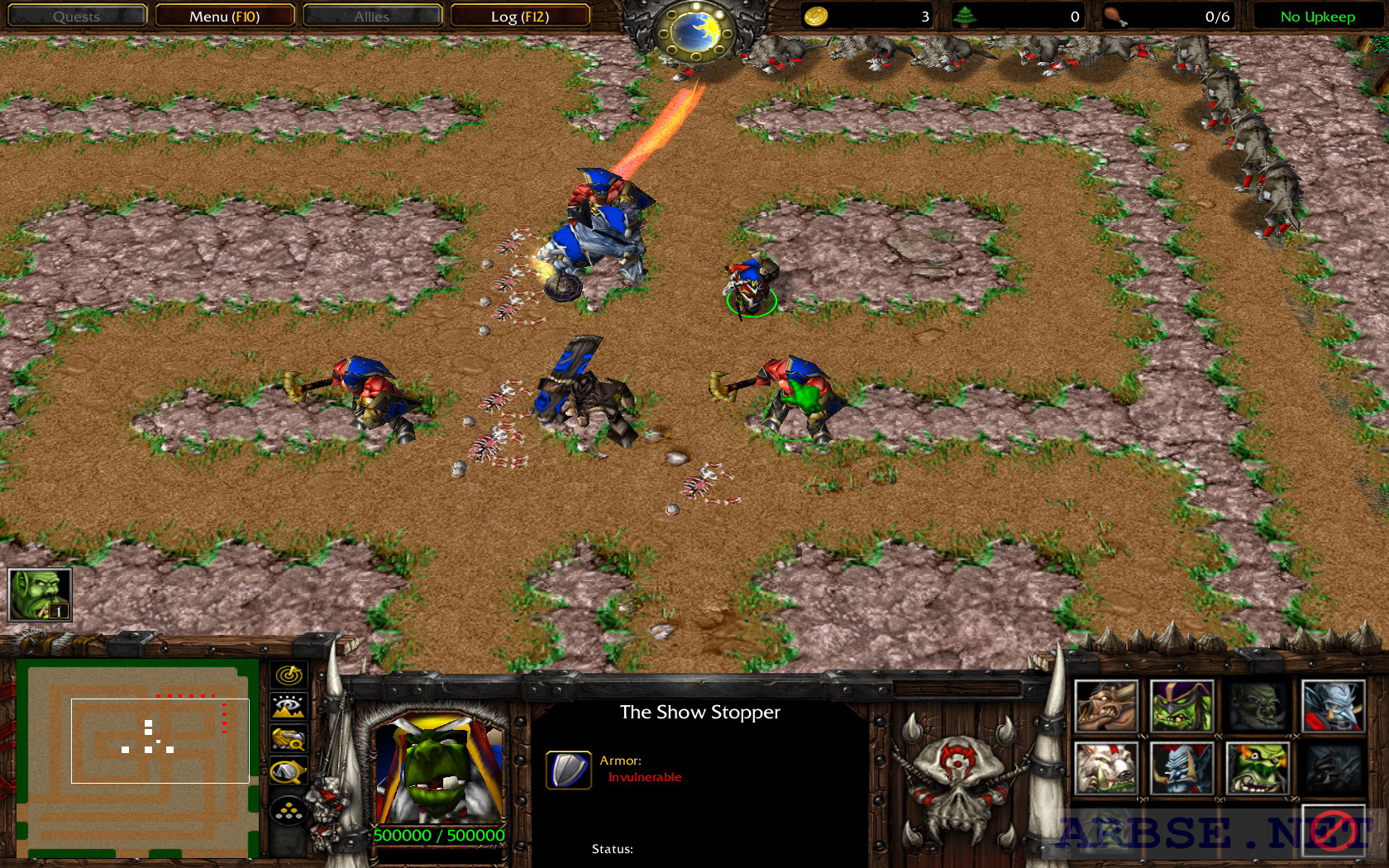Open the Quests panel
Screen dimensions: 1389x868
76,15
